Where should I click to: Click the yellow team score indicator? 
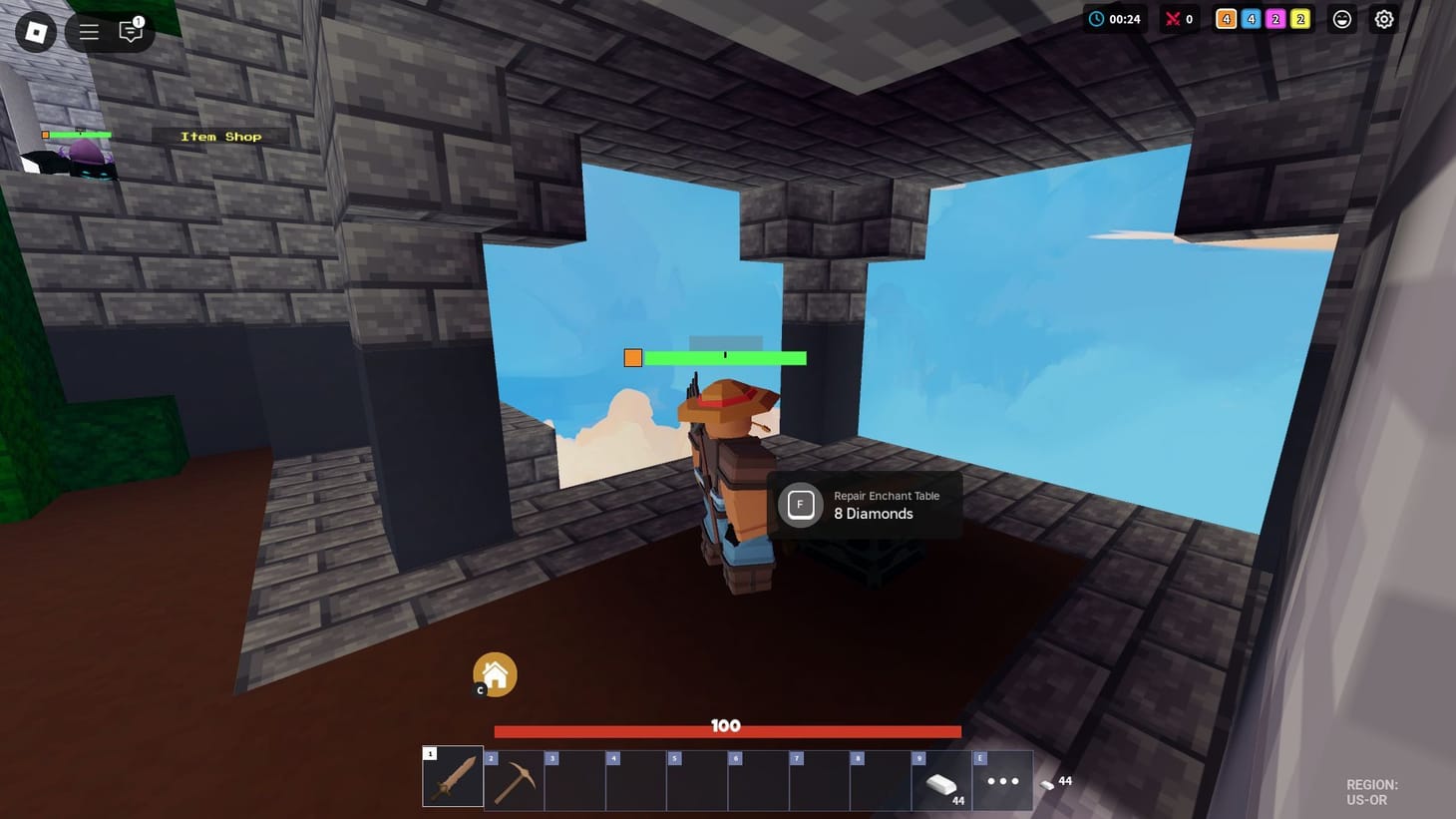point(1297,18)
